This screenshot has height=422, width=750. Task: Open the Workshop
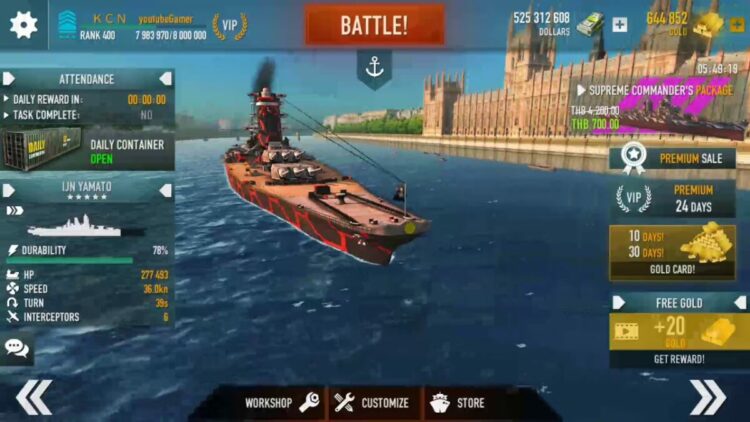282,403
